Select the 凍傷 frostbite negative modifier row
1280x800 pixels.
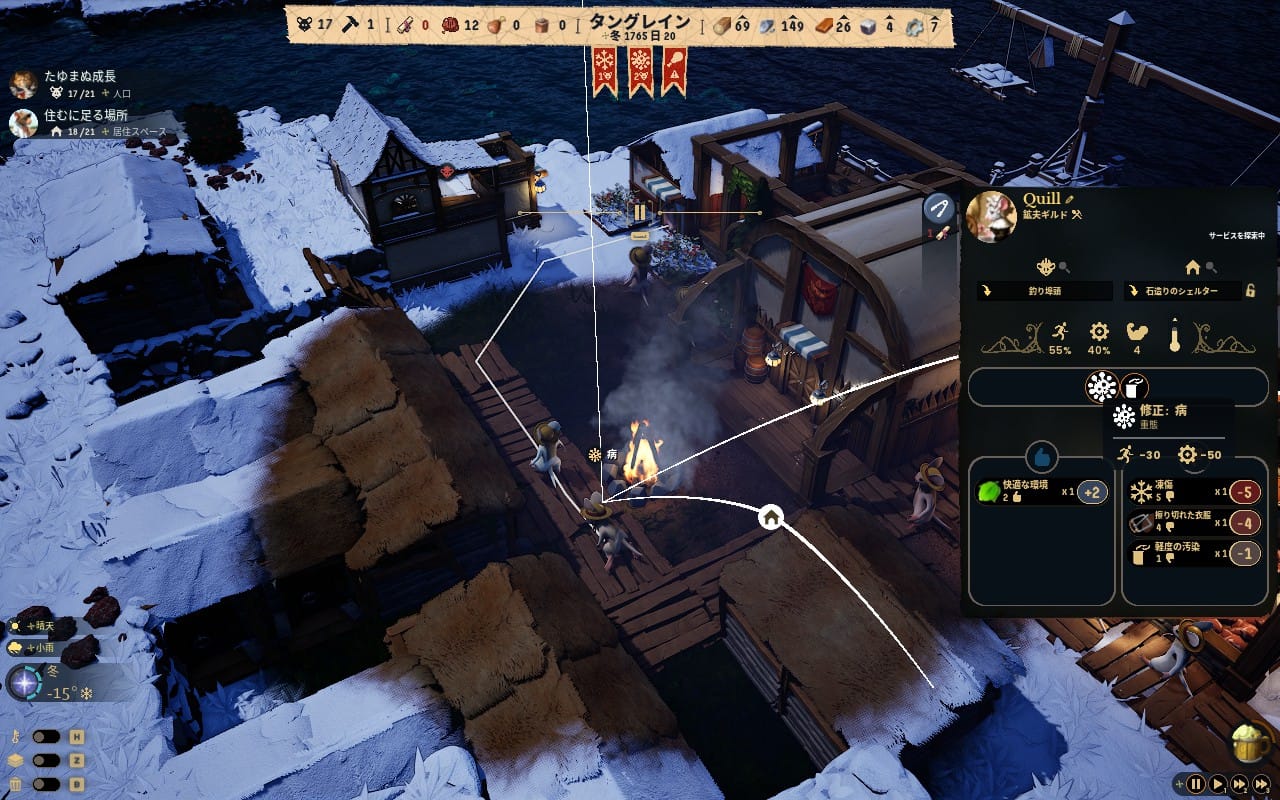pyautogui.click(x=1194, y=492)
